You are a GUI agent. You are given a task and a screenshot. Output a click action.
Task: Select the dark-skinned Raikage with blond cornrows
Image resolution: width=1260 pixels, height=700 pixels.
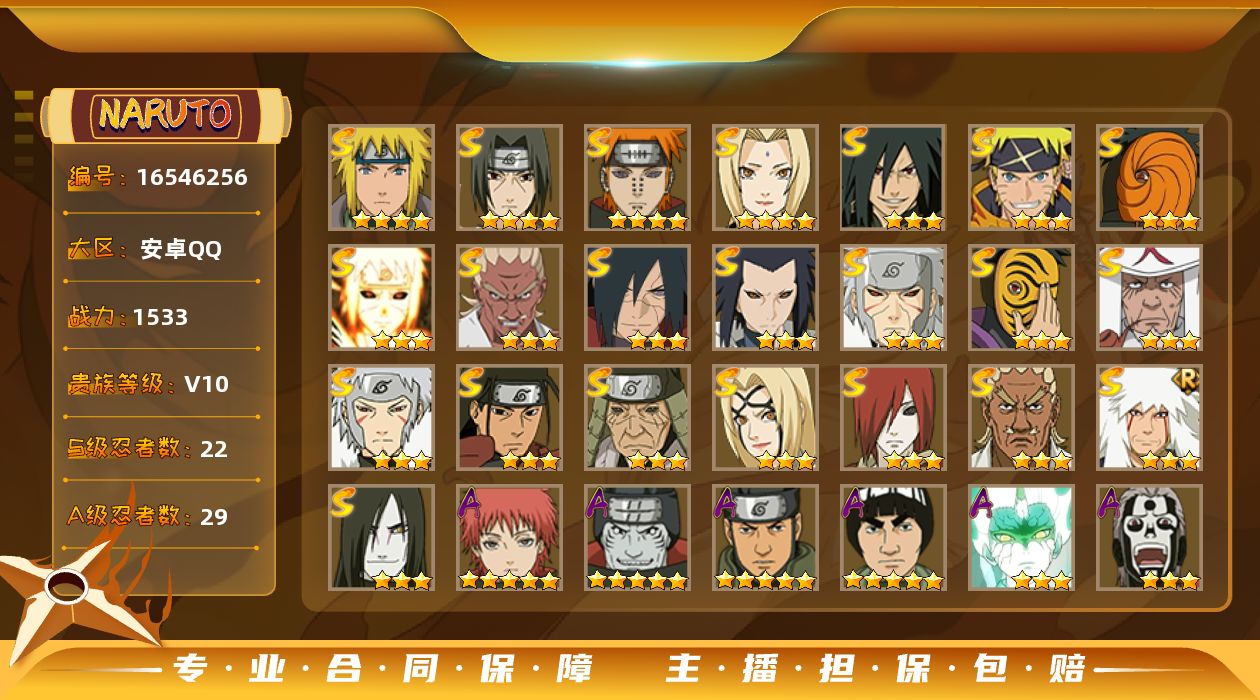pyautogui.click(x=1021, y=417)
